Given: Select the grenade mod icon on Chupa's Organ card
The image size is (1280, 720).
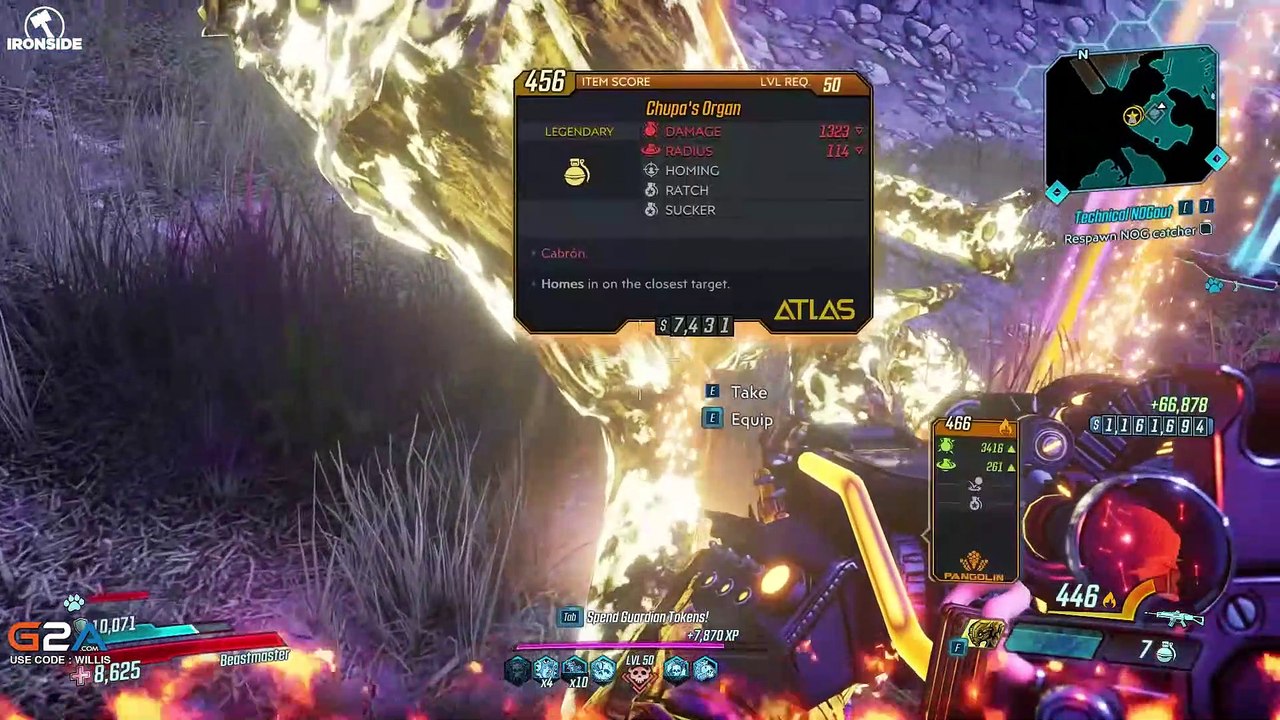Looking at the screenshot, I should (577, 174).
